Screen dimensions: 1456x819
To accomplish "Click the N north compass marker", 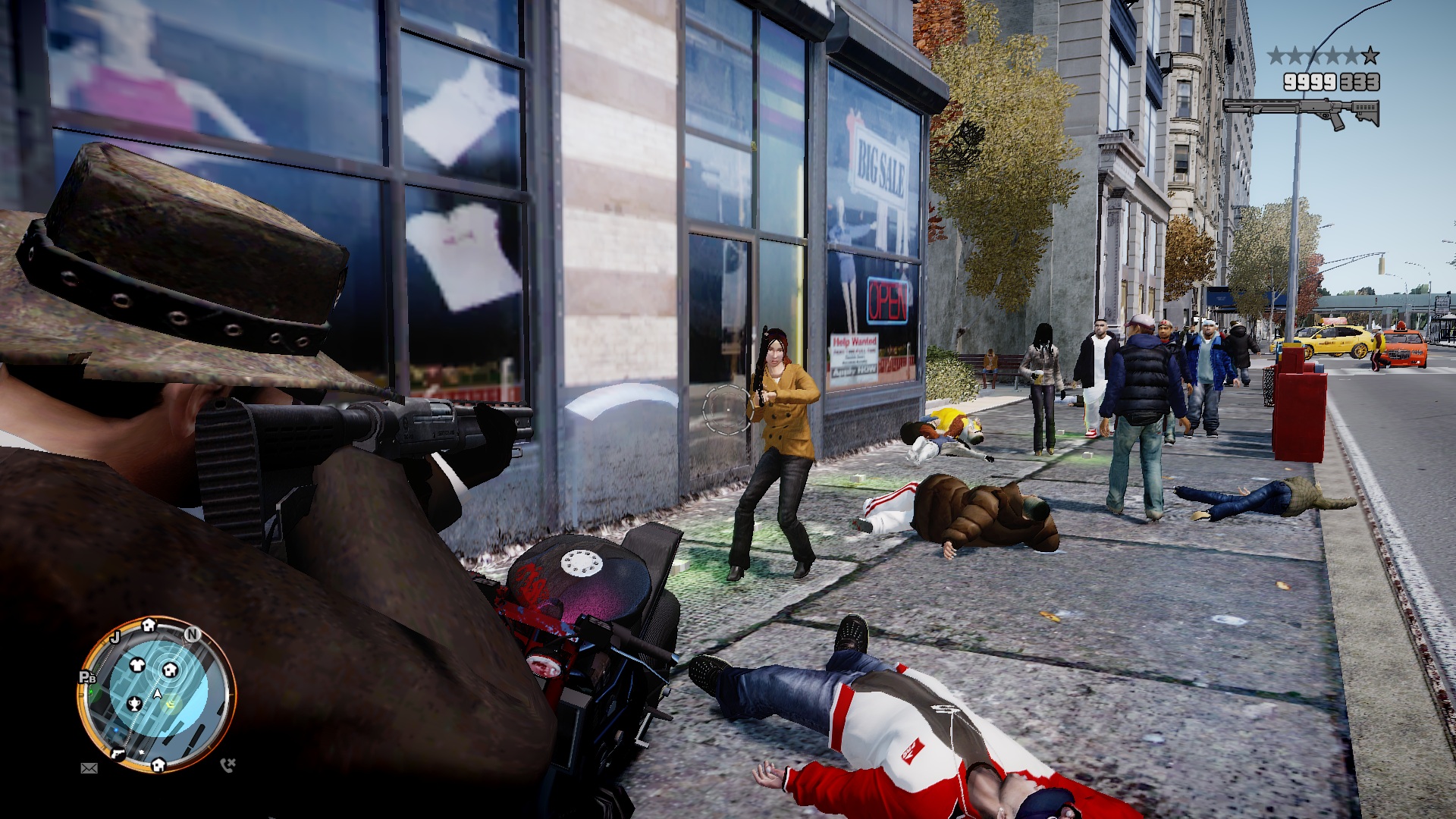I will pyautogui.click(x=193, y=634).
